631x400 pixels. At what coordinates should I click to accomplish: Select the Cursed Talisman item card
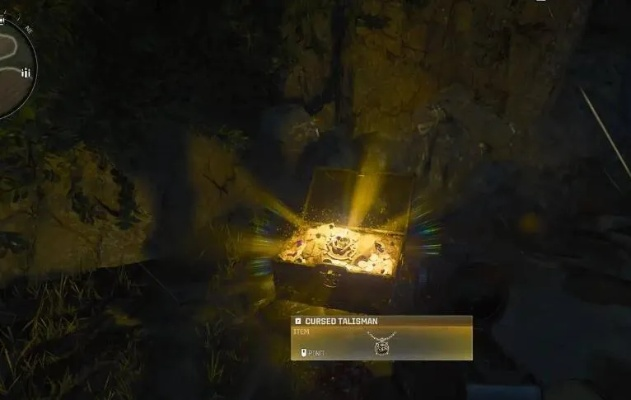coord(381,338)
